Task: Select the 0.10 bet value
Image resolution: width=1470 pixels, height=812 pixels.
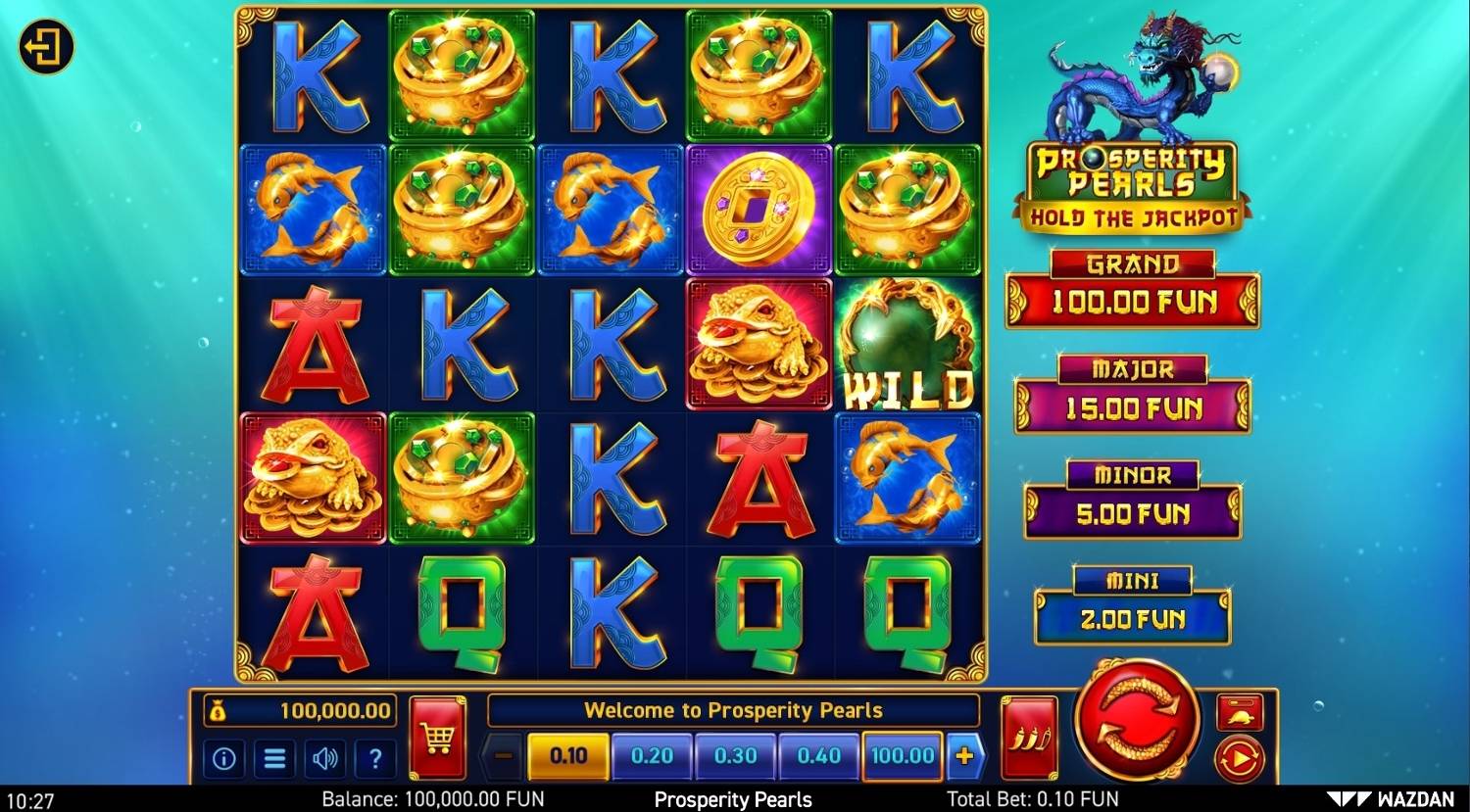Action: tap(568, 756)
